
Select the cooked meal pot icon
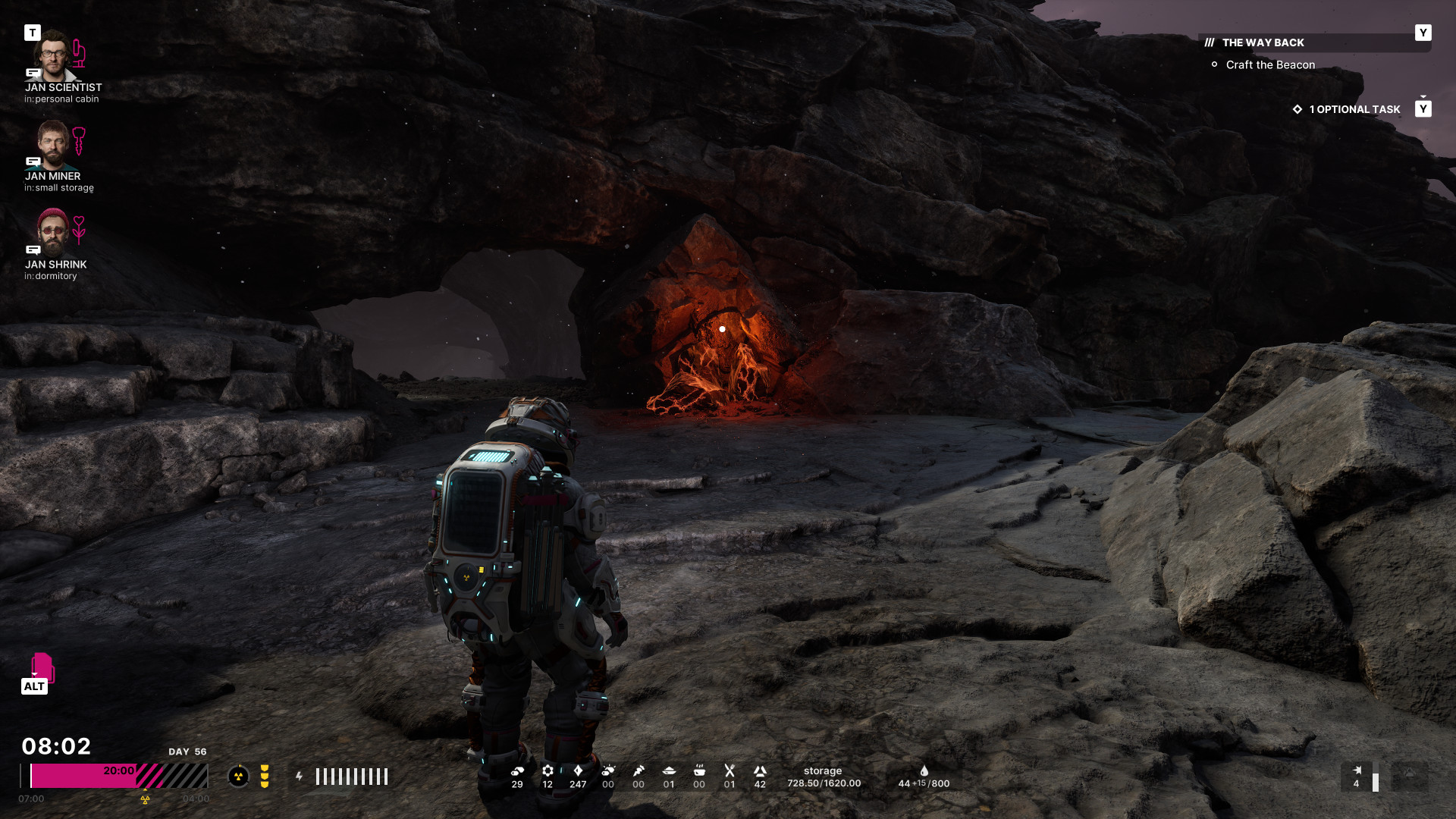[x=699, y=771]
